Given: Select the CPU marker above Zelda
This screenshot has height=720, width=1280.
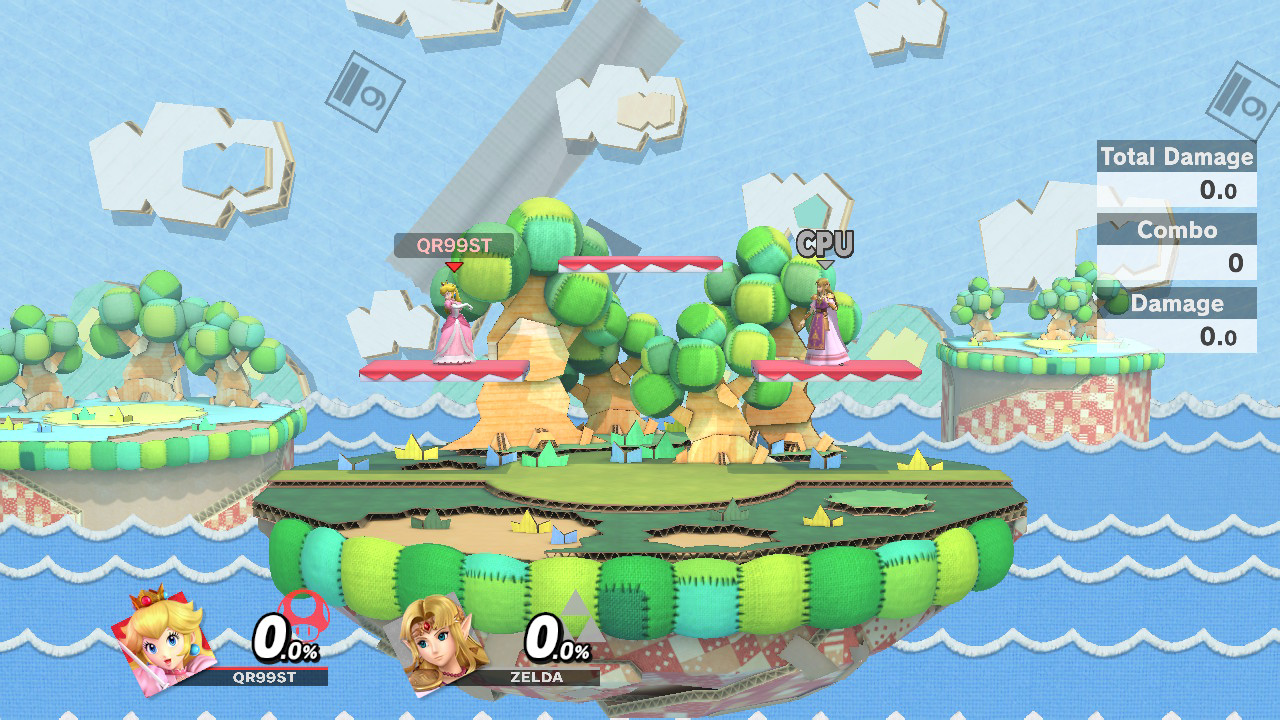Looking at the screenshot, I should (x=825, y=243).
